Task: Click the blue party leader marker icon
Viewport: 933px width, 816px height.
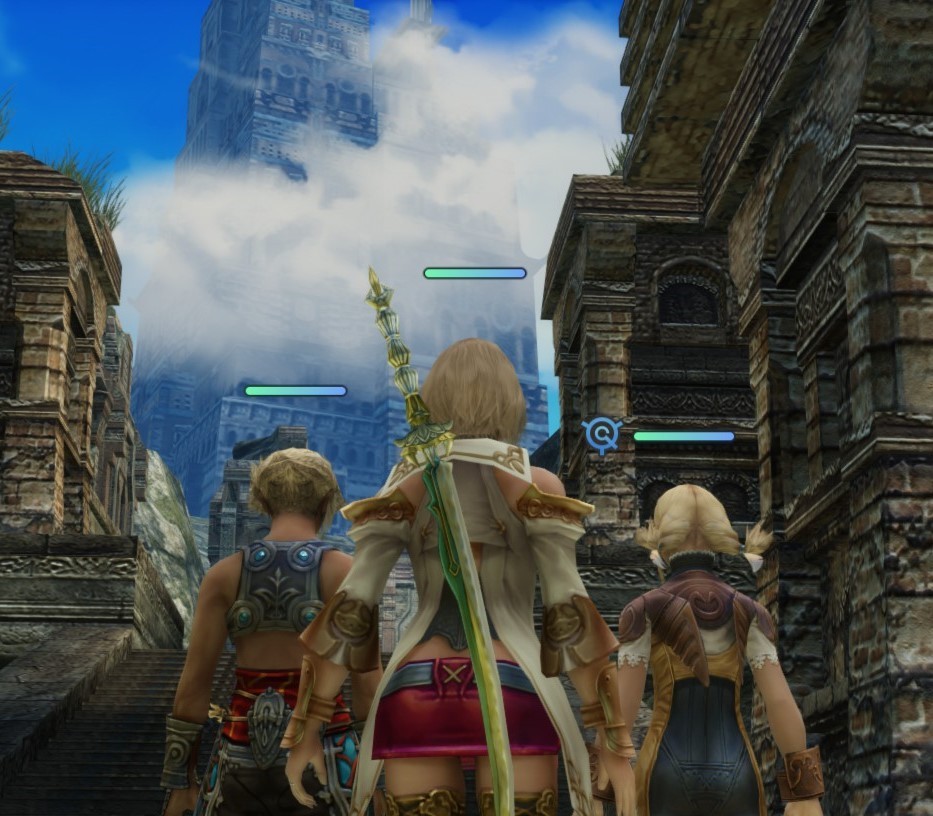Action: click(602, 434)
